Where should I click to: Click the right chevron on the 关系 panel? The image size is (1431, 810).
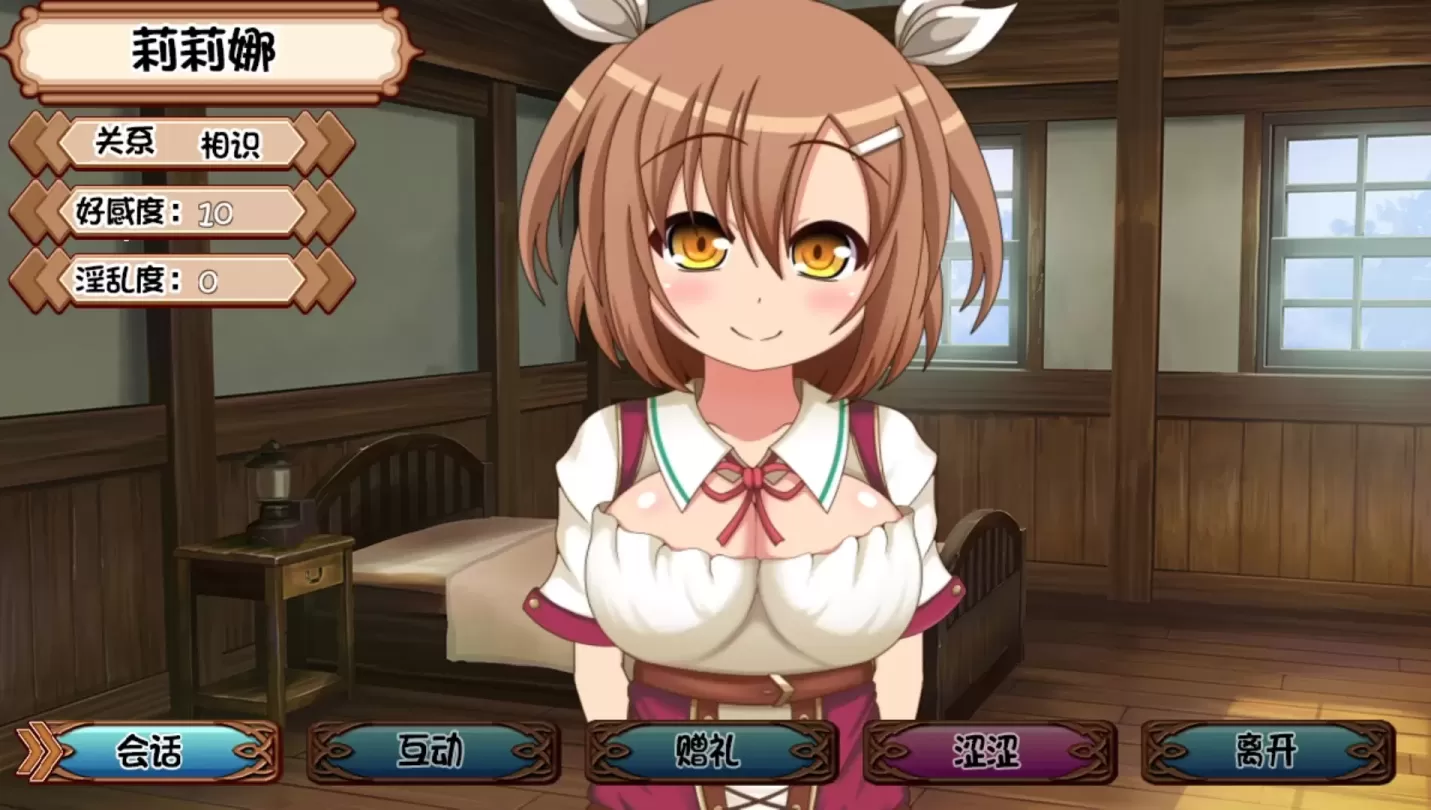pyautogui.click(x=320, y=143)
